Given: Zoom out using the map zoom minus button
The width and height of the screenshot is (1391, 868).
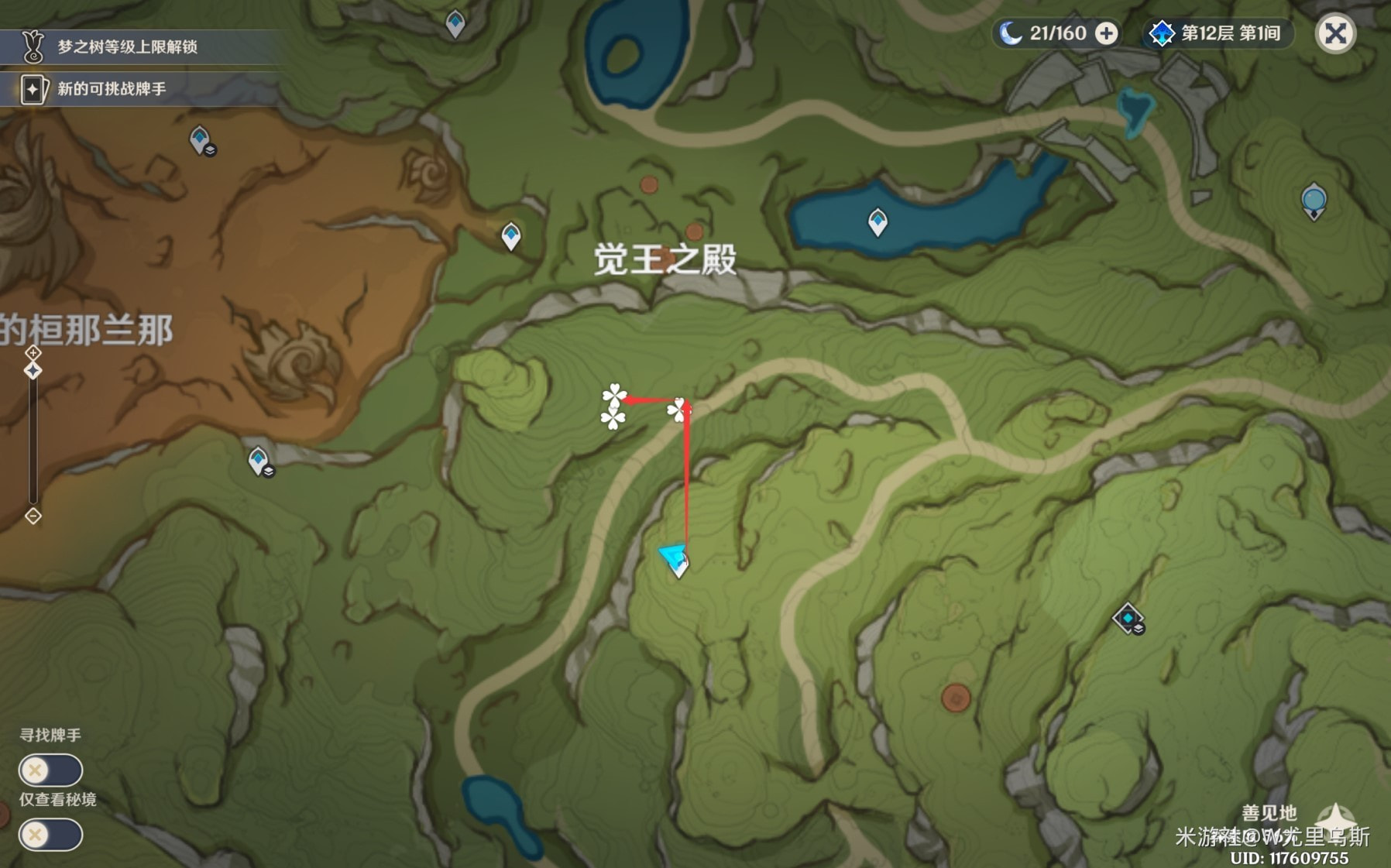Looking at the screenshot, I should point(33,516).
